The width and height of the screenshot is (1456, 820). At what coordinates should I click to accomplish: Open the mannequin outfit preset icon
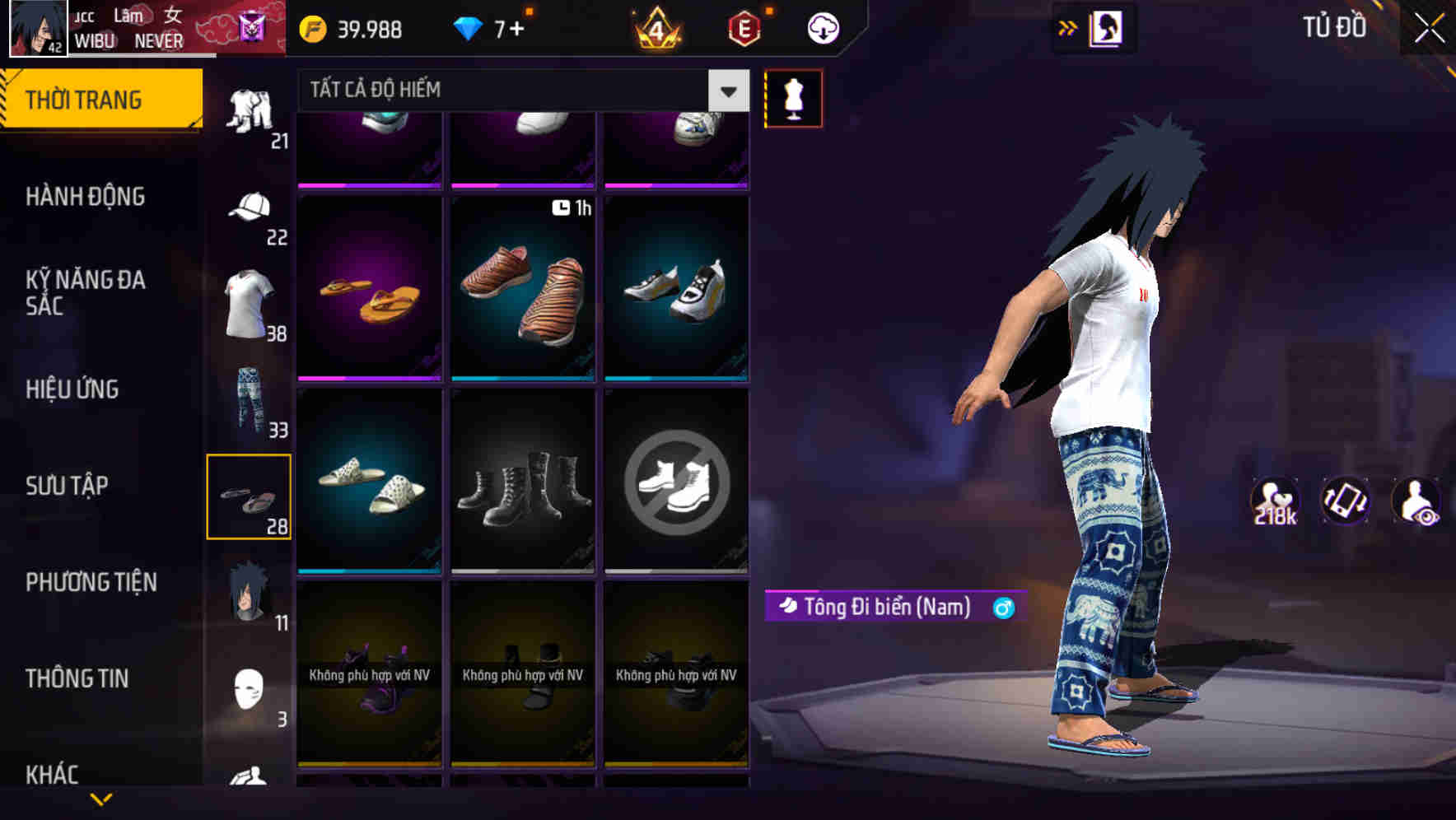(793, 98)
